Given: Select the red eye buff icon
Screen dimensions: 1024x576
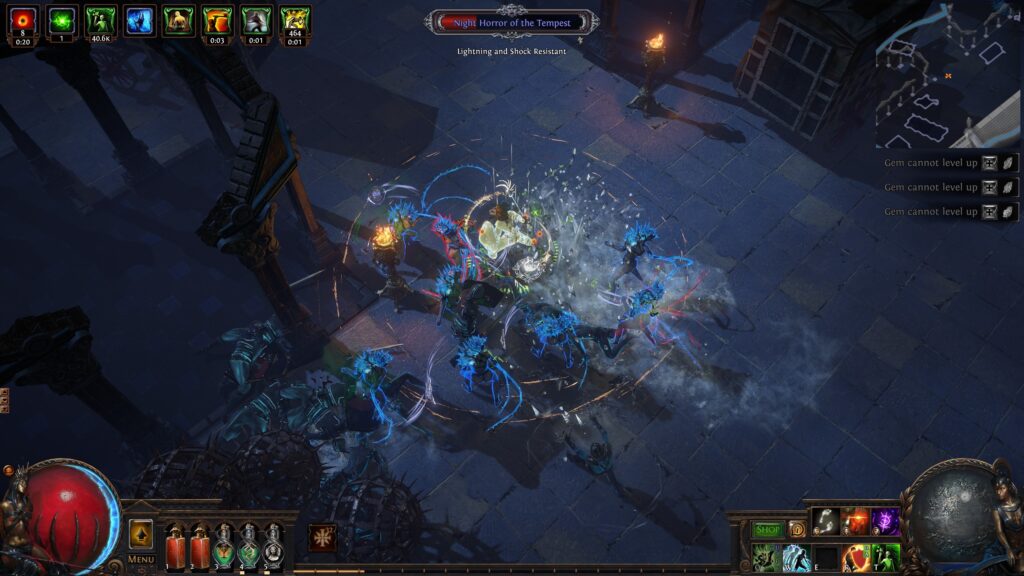Looking at the screenshot, I should [x=23, y=20].
